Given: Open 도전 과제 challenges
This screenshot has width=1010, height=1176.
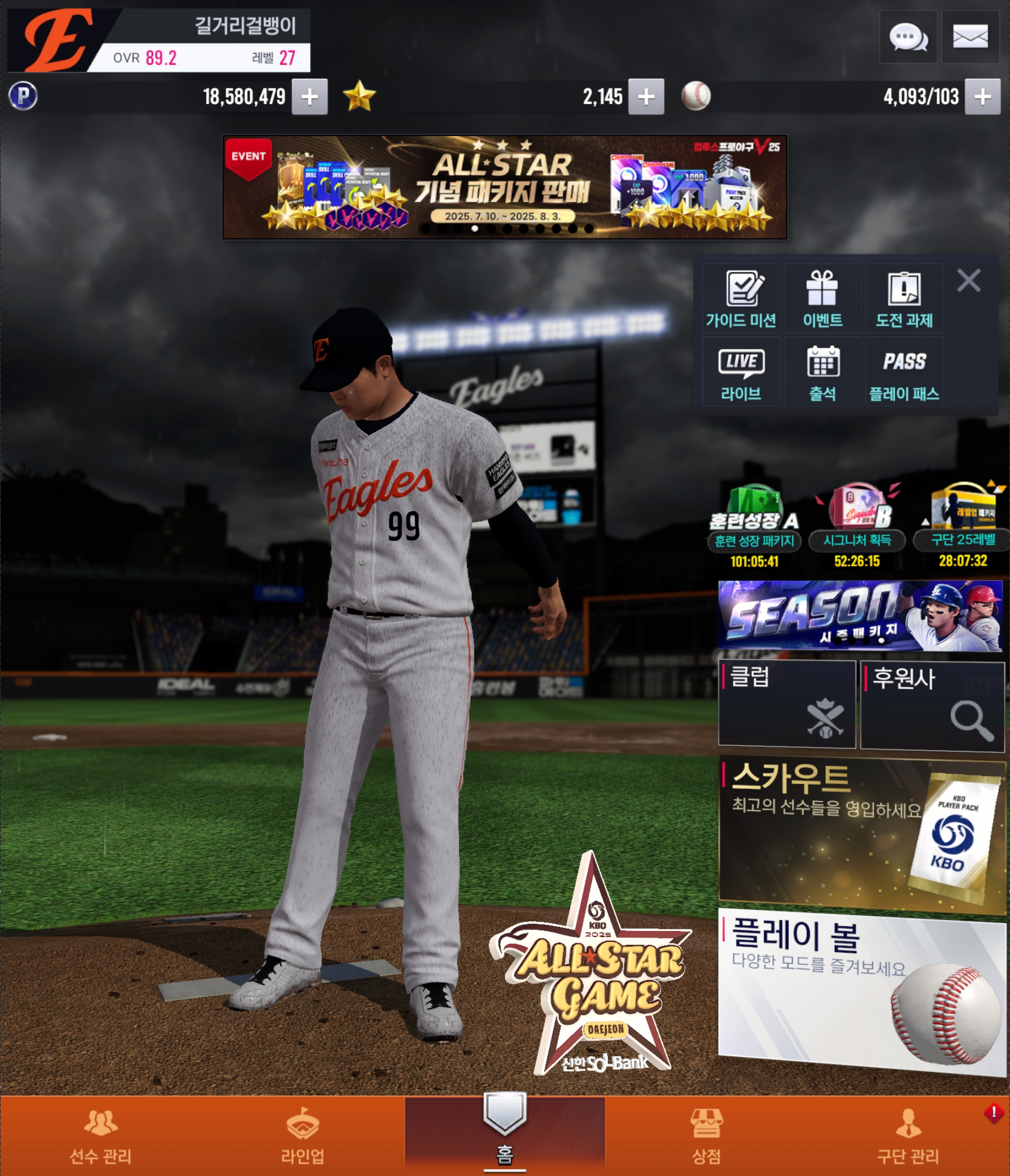Looking at the screenshot, I should coord(904,298).
